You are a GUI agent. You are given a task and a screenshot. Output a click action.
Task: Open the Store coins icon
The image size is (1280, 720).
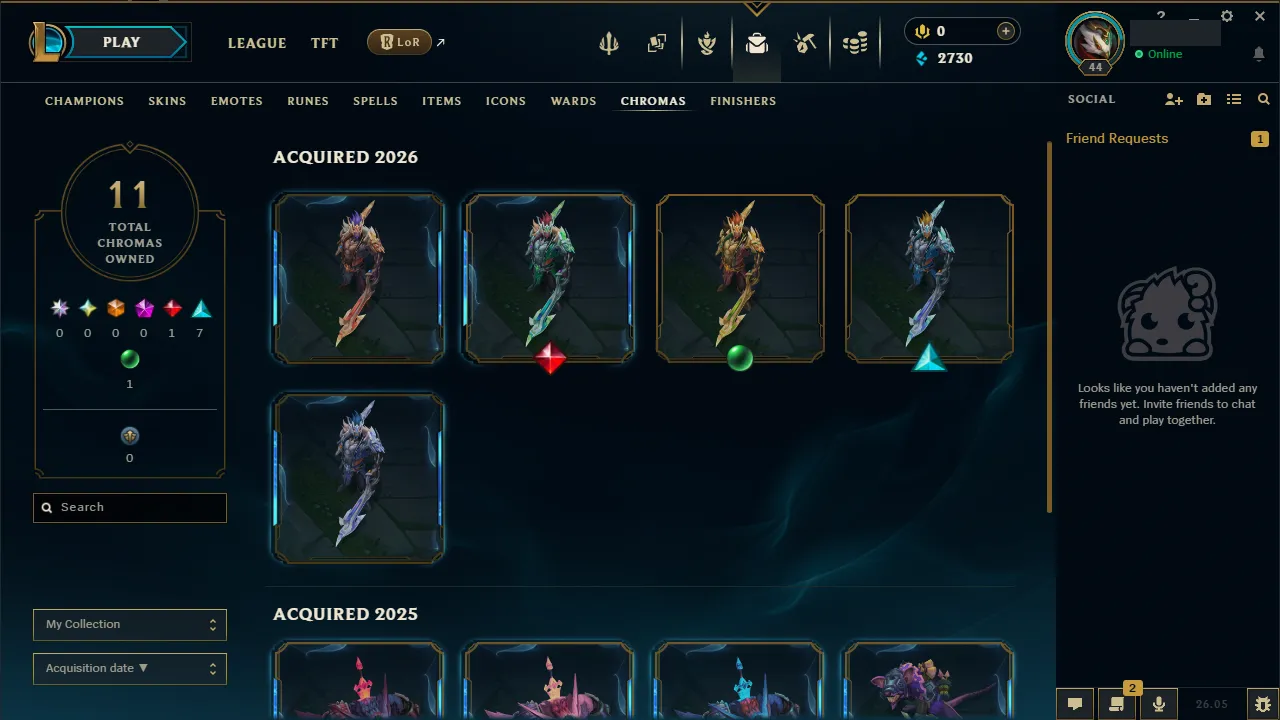855,43
